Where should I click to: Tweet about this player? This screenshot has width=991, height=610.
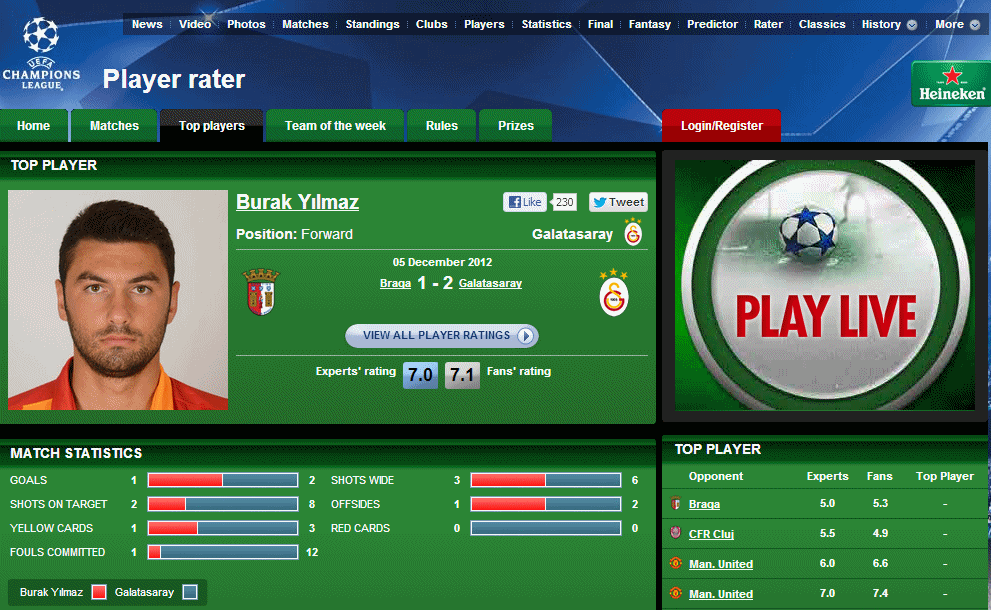pos(618,202)
